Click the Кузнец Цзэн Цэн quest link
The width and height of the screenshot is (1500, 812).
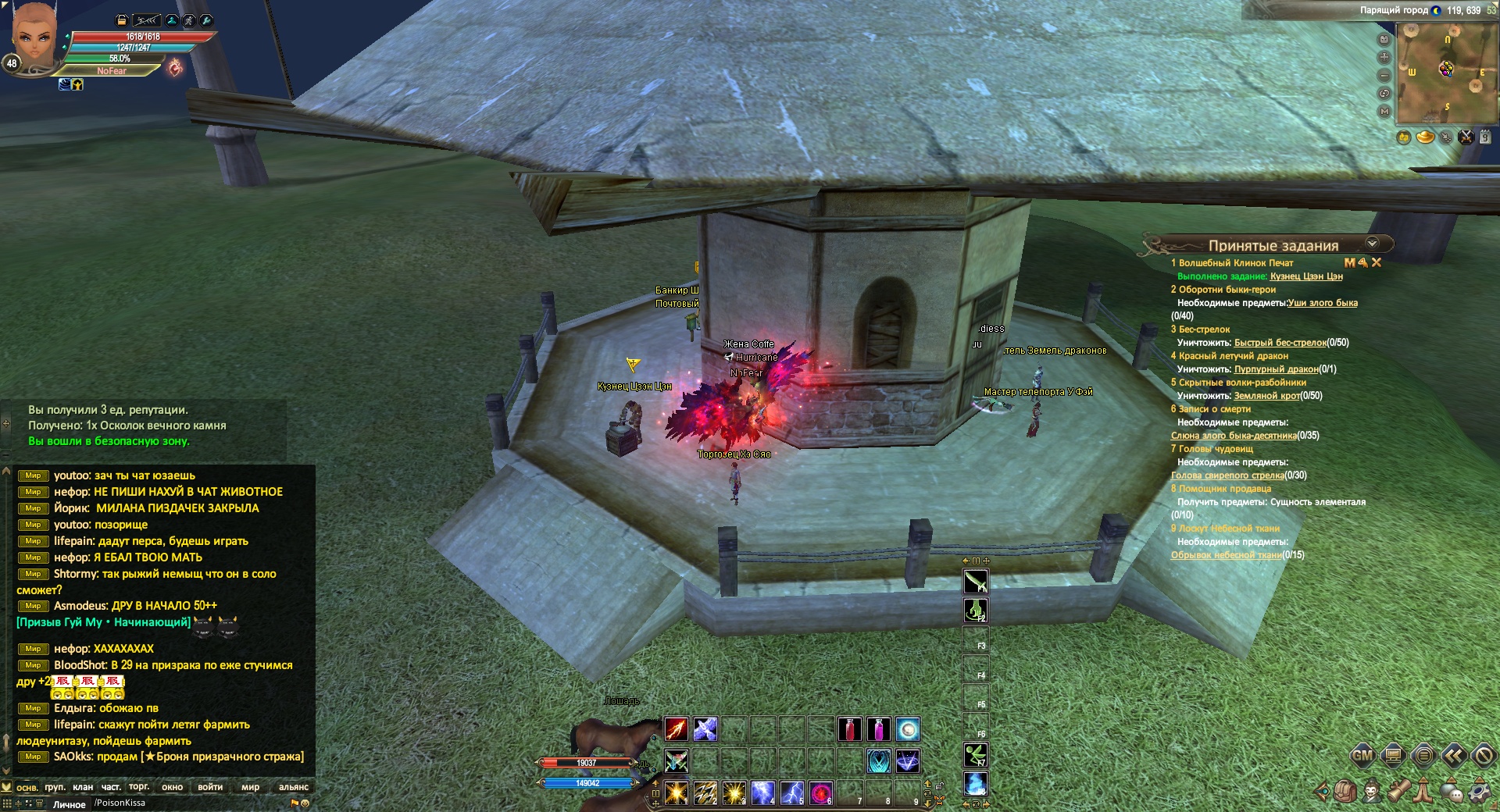point(1306,276)
